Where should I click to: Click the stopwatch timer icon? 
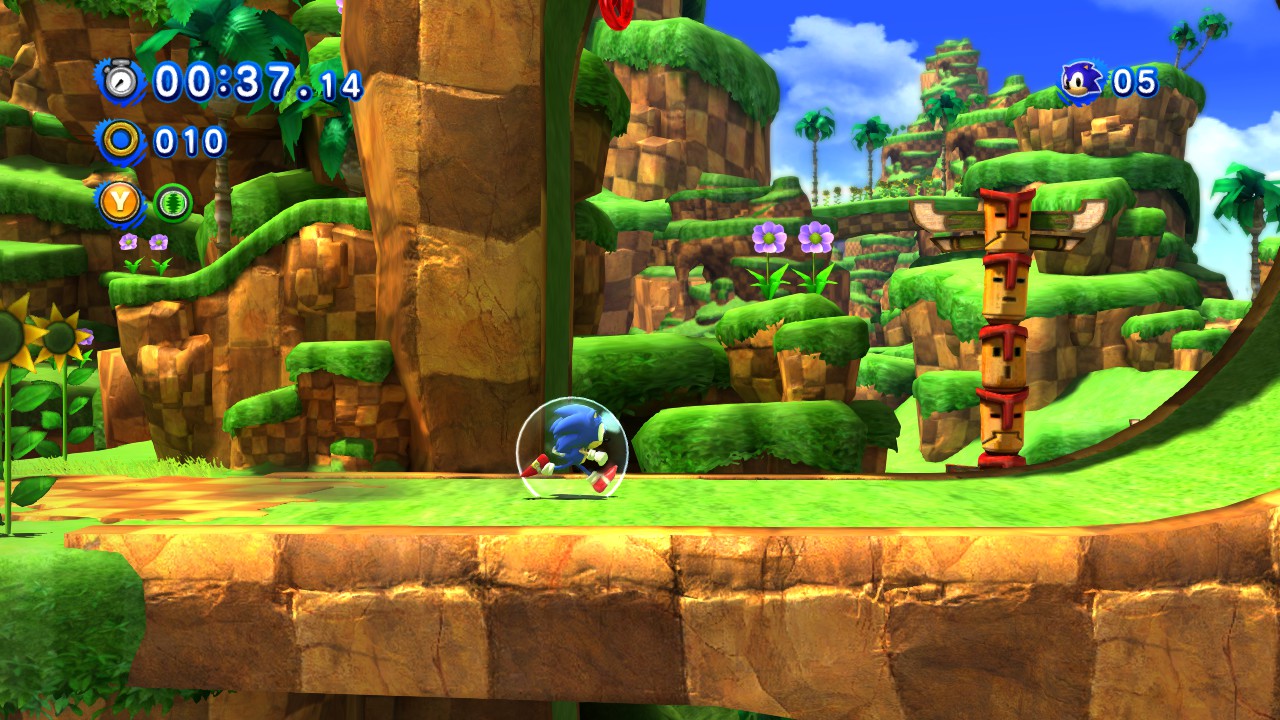pyautogui.click(x=121, y=81)
